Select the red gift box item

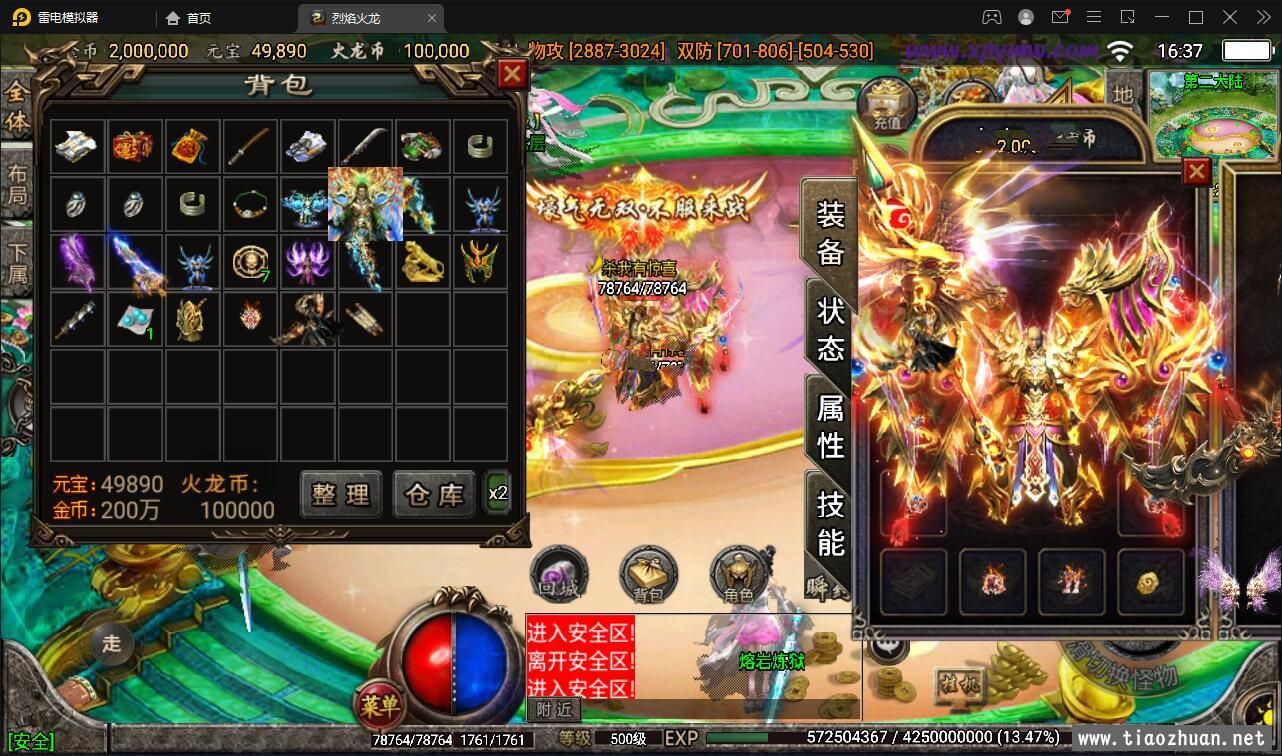(x=132, y=147)
